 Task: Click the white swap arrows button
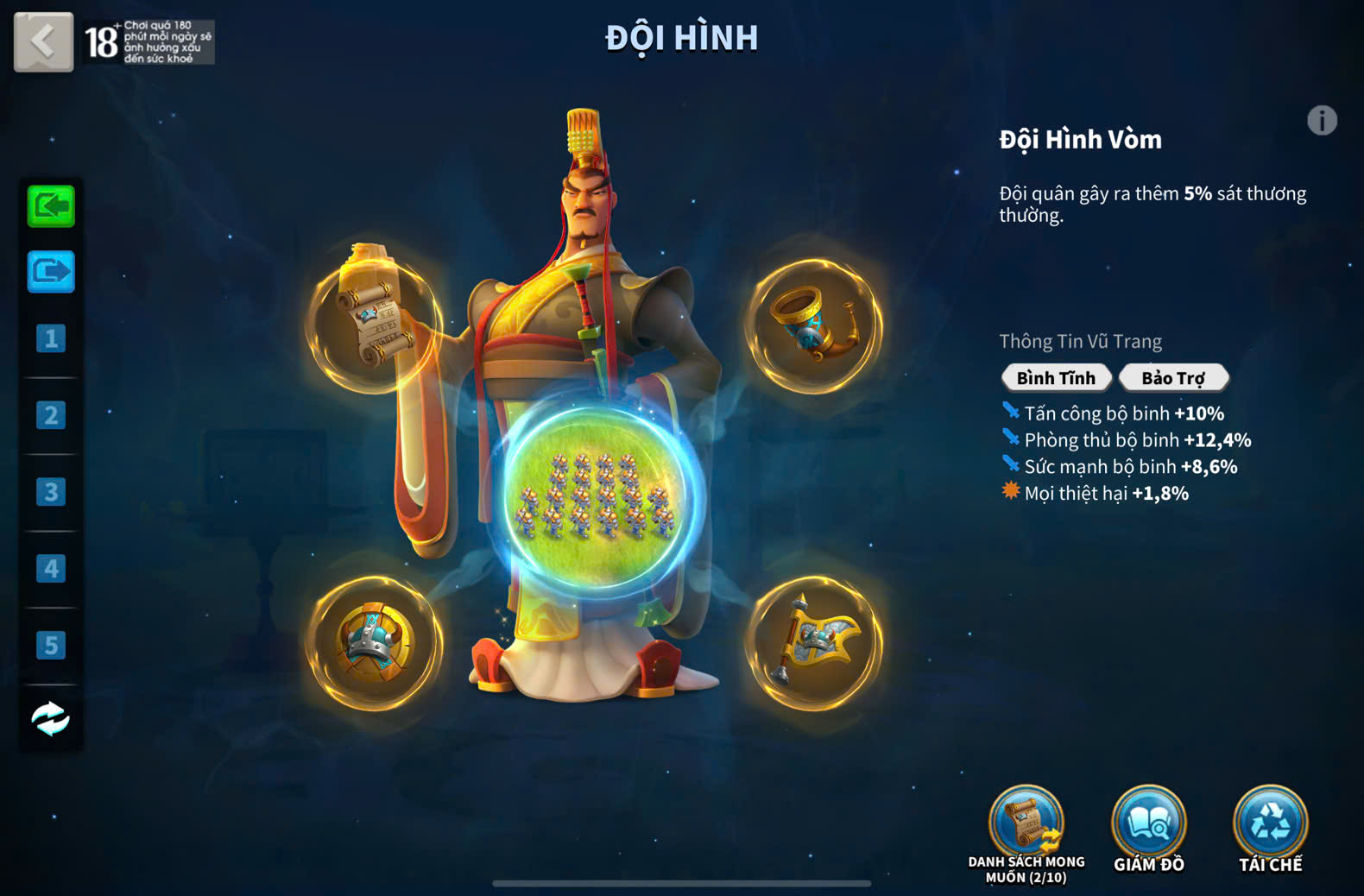point(51,718)
